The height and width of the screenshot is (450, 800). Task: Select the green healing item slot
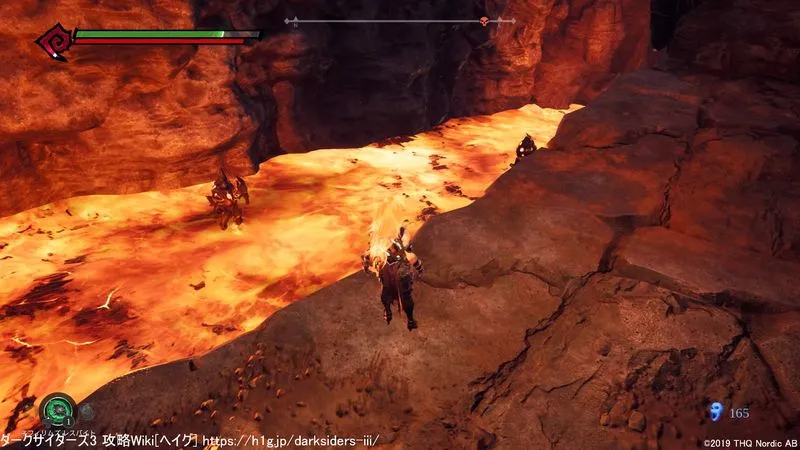pos(57,409)
